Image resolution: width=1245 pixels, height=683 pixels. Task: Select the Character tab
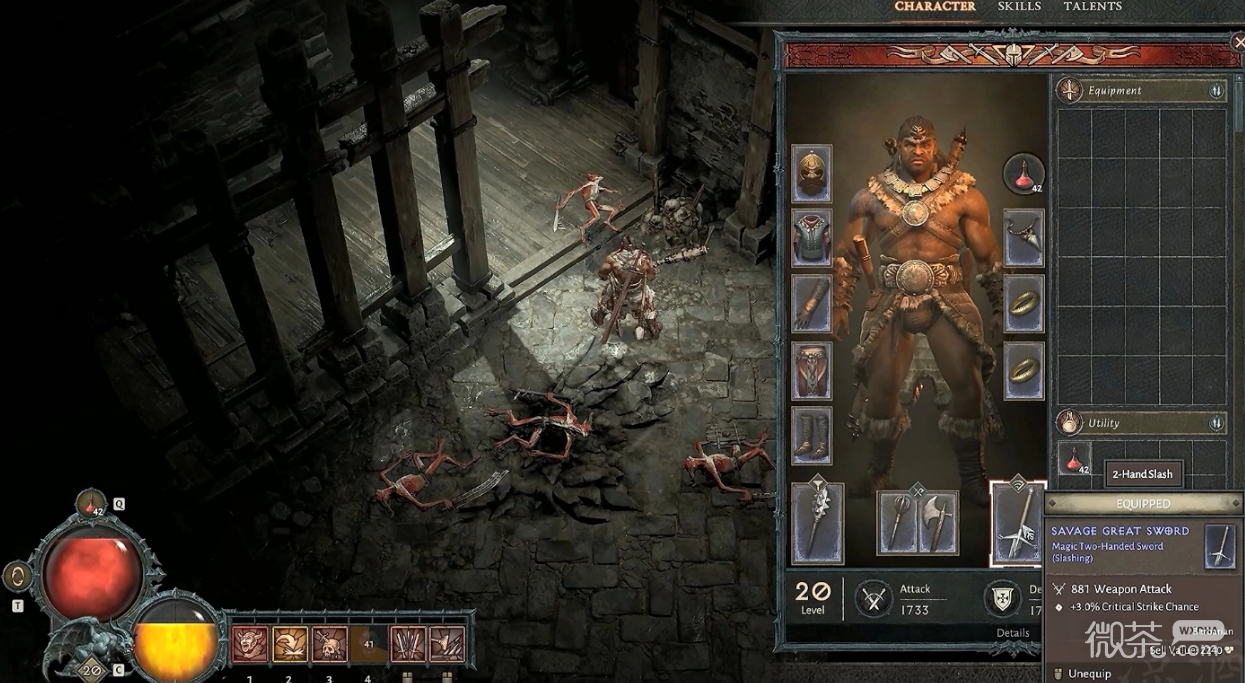pyautogui.click(x=935, y=7)
